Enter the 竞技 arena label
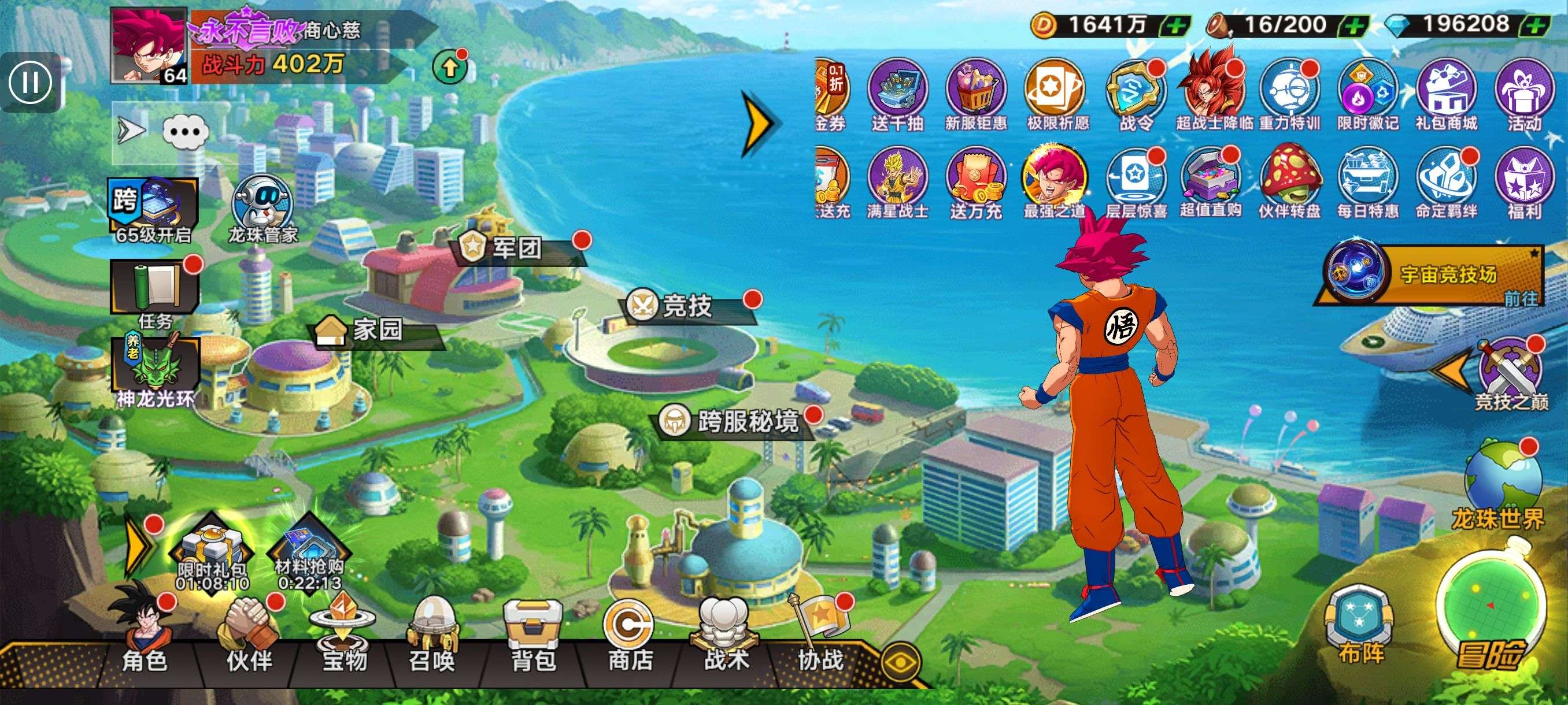Screen dimensions: 1568x705 tap(688, 306)
